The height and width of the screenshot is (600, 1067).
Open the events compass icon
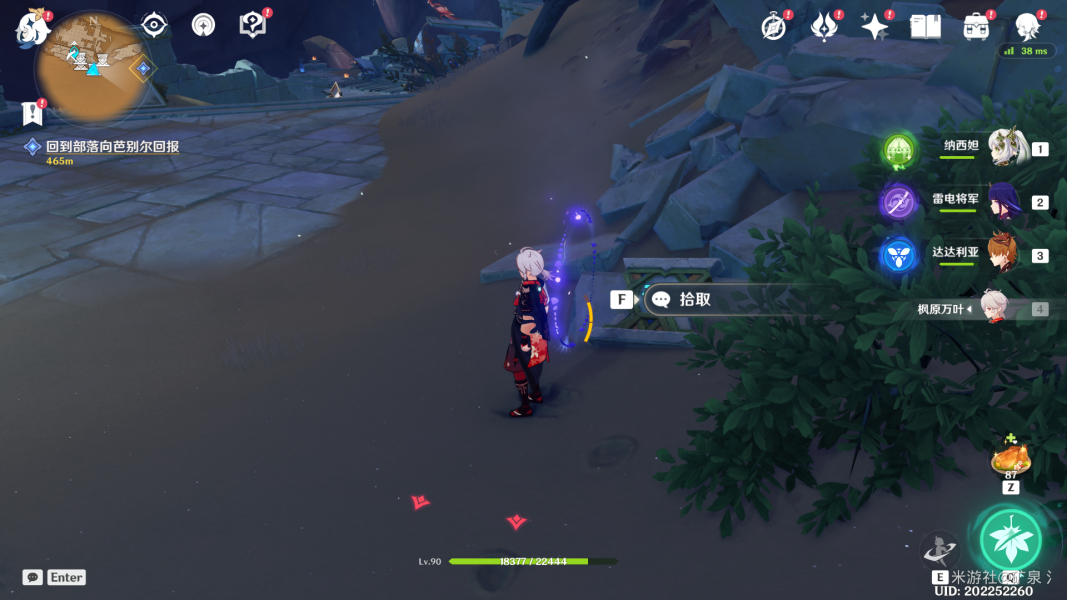coord(773,27)
